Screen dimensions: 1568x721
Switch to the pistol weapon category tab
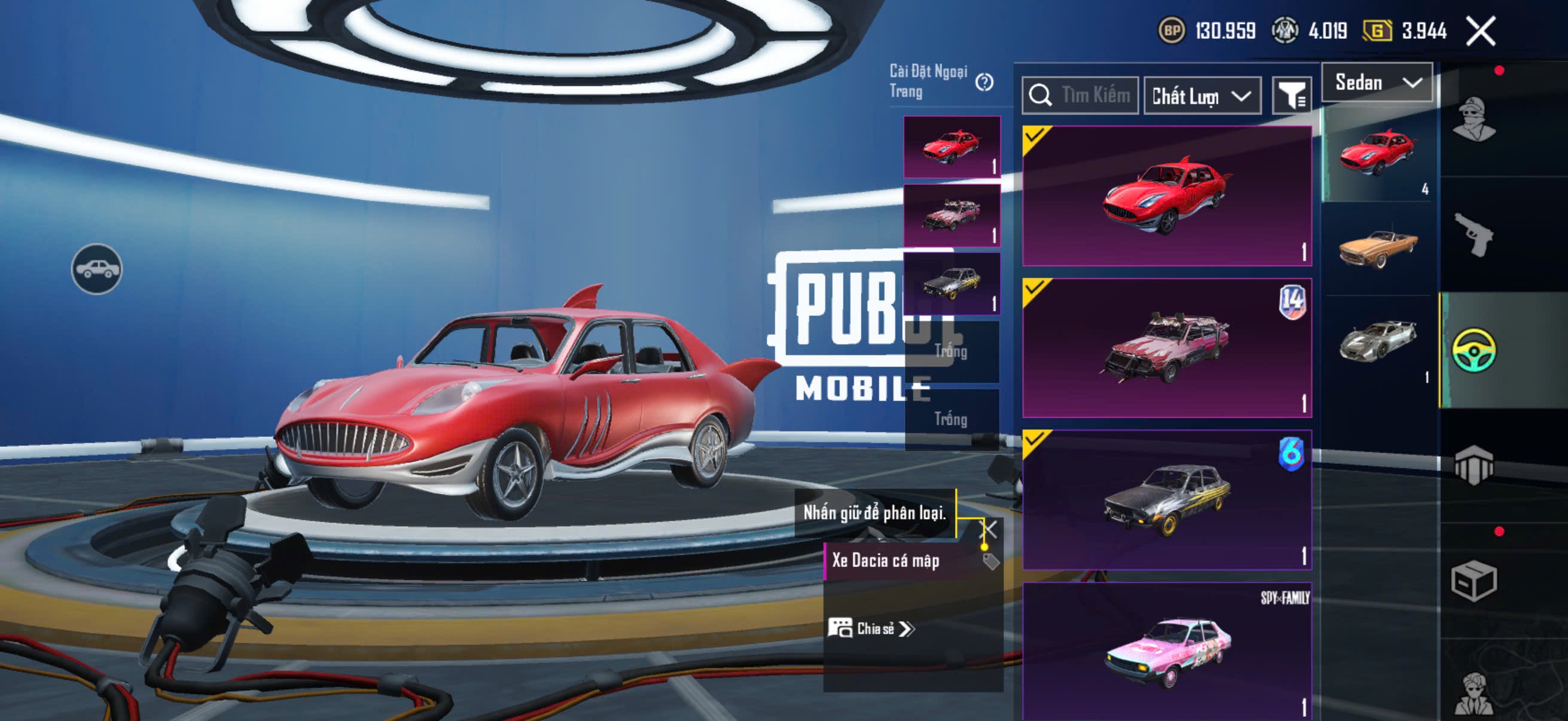1474,234
